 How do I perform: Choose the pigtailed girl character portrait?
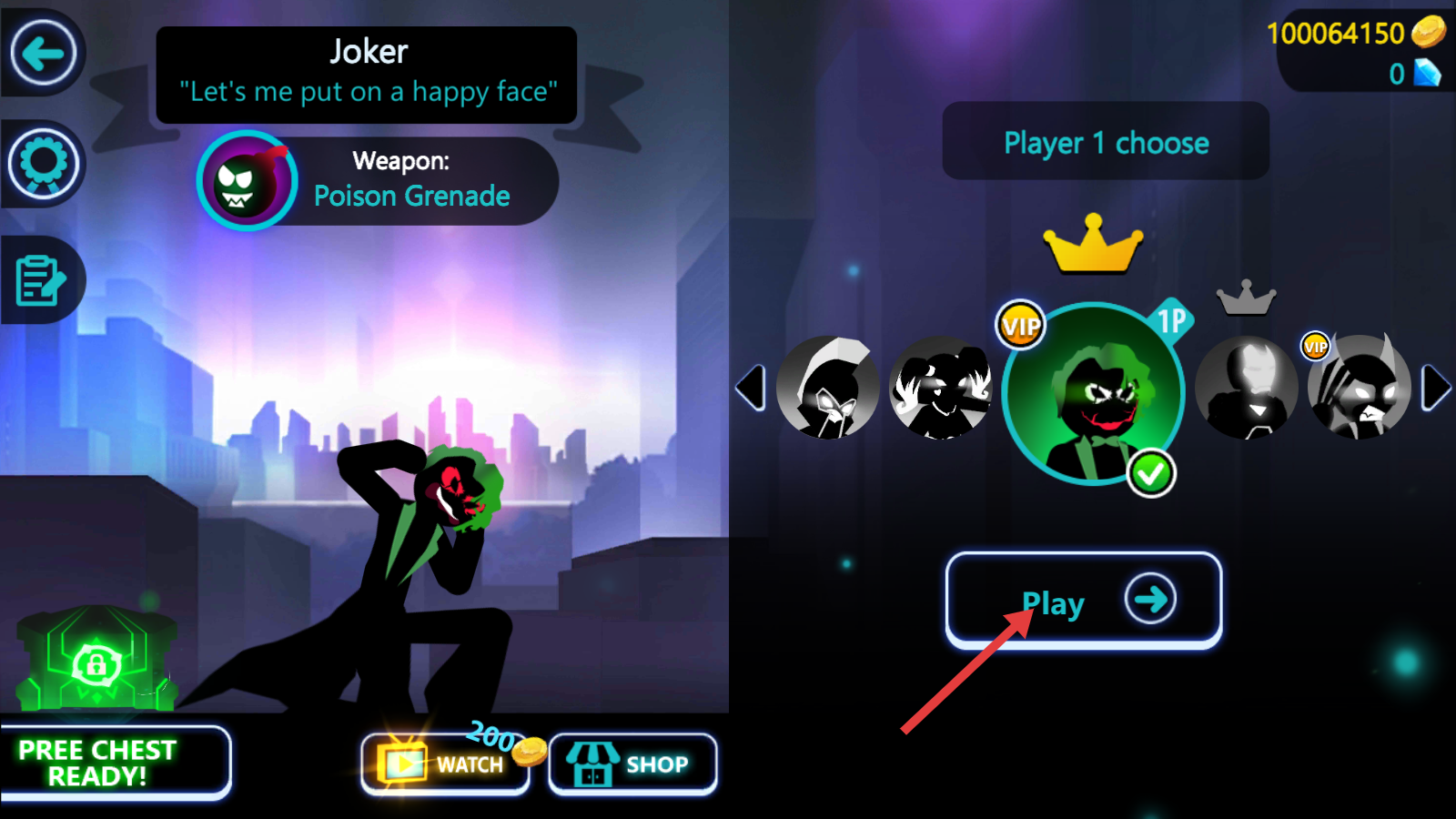point(940,389)
